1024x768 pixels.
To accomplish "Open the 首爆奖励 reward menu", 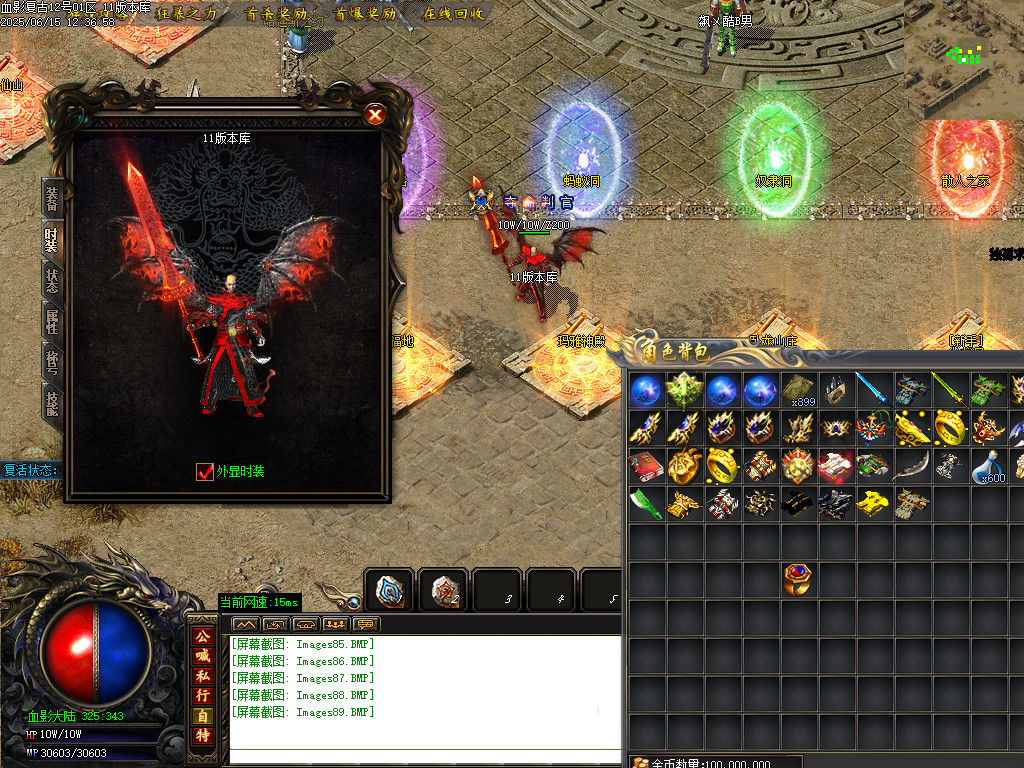I will pyautogui.click(x=365, y=14).
